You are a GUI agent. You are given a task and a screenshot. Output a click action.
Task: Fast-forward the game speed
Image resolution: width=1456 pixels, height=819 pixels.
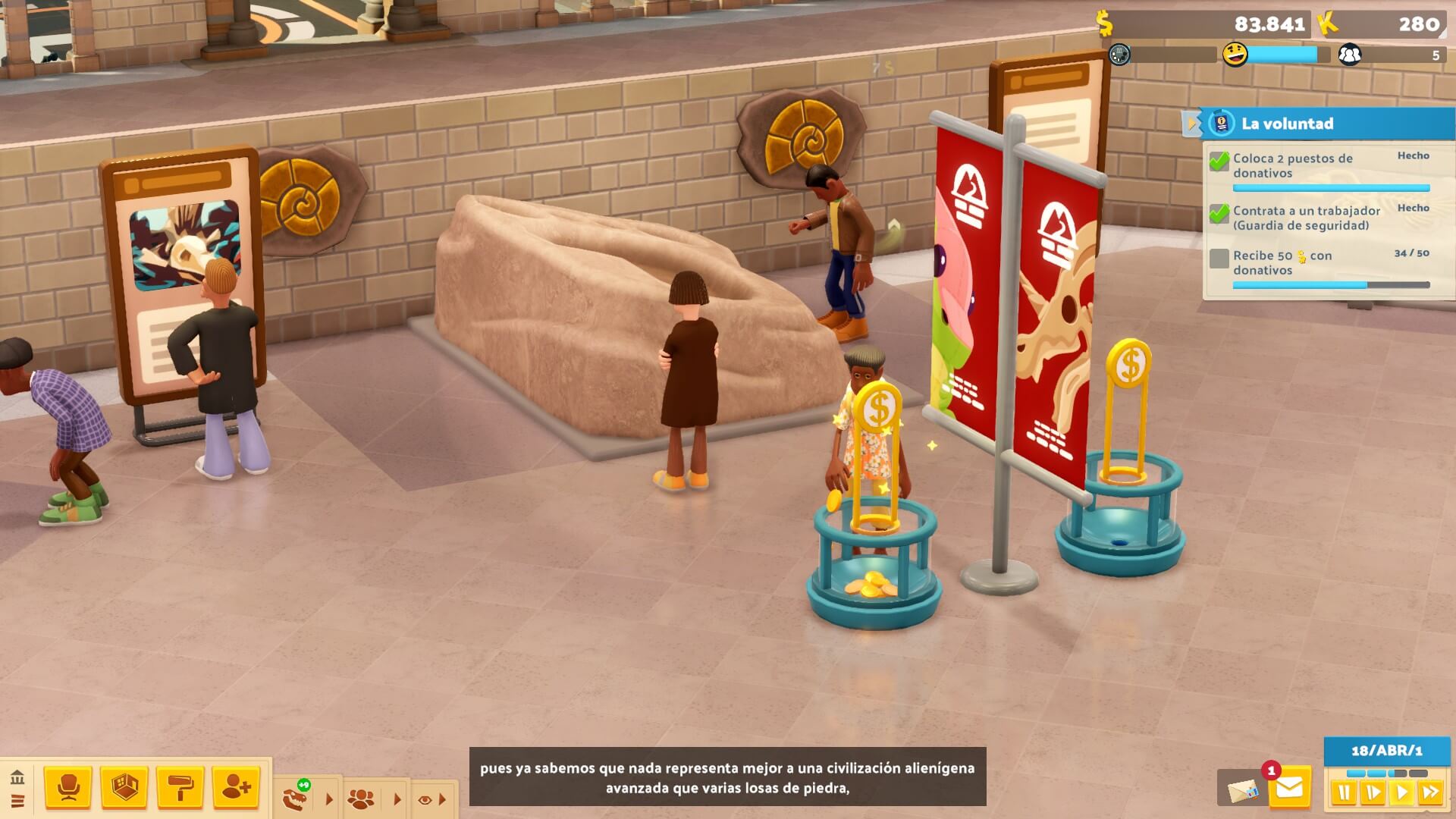pos(1431,793)
